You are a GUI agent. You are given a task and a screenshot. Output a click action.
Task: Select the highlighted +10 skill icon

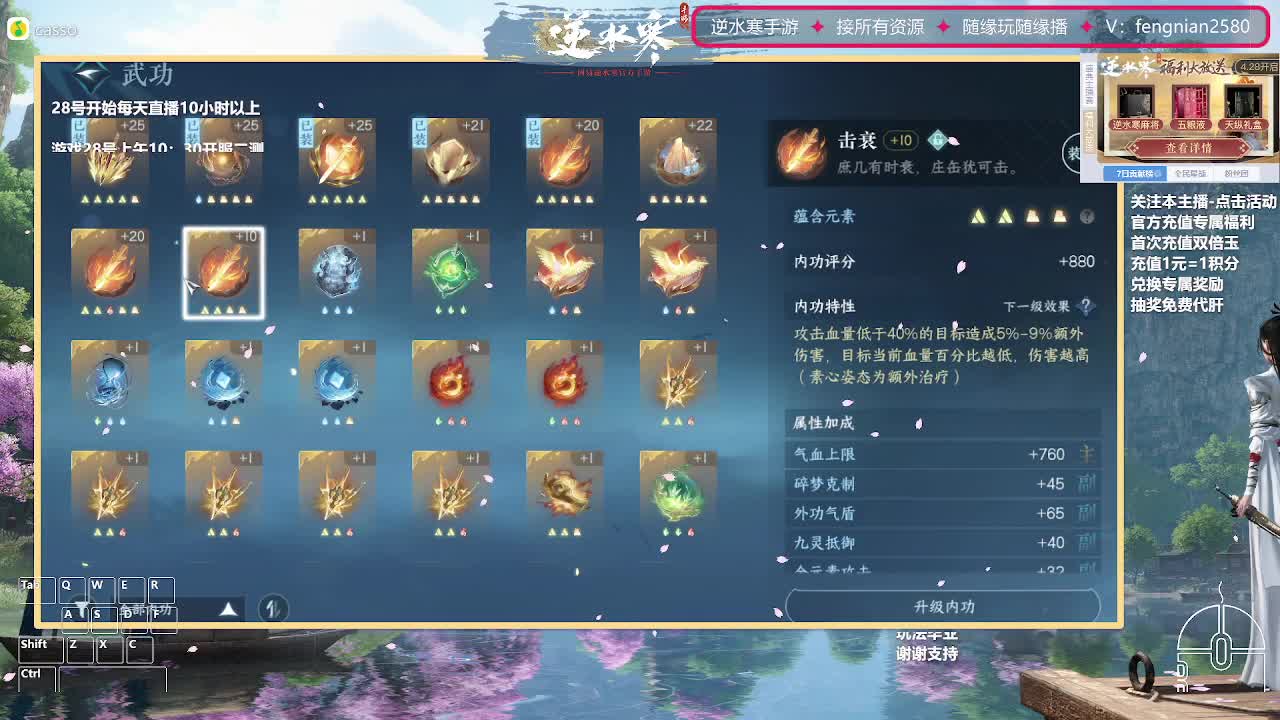click(x=223, y=271)
